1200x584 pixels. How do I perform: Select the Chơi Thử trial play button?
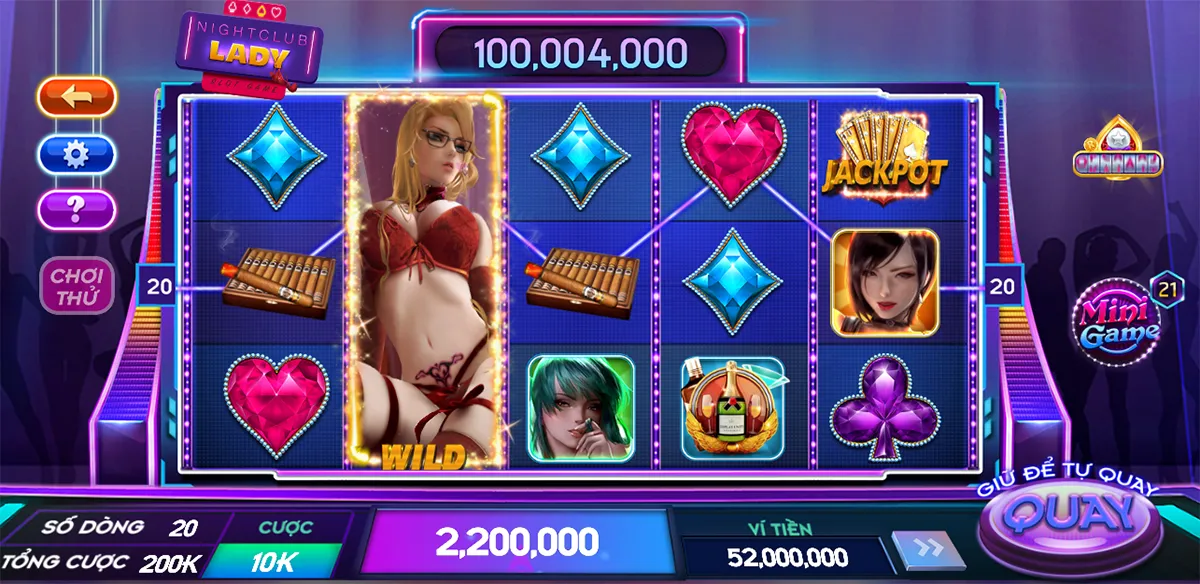click(x=77, y=285)
